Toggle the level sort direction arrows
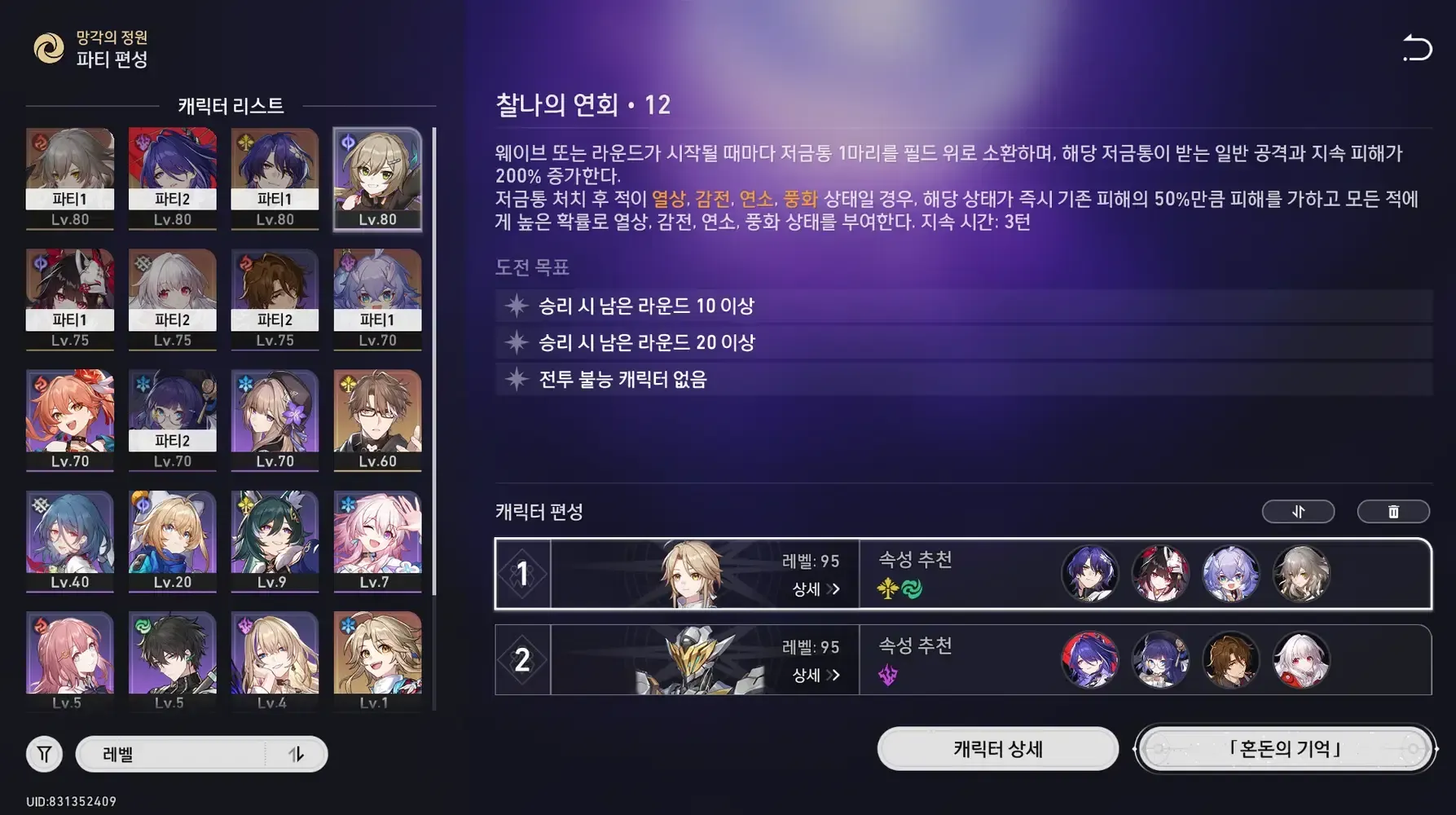The width and height of the screenshot is (1456, 815). tap(299, 754)
